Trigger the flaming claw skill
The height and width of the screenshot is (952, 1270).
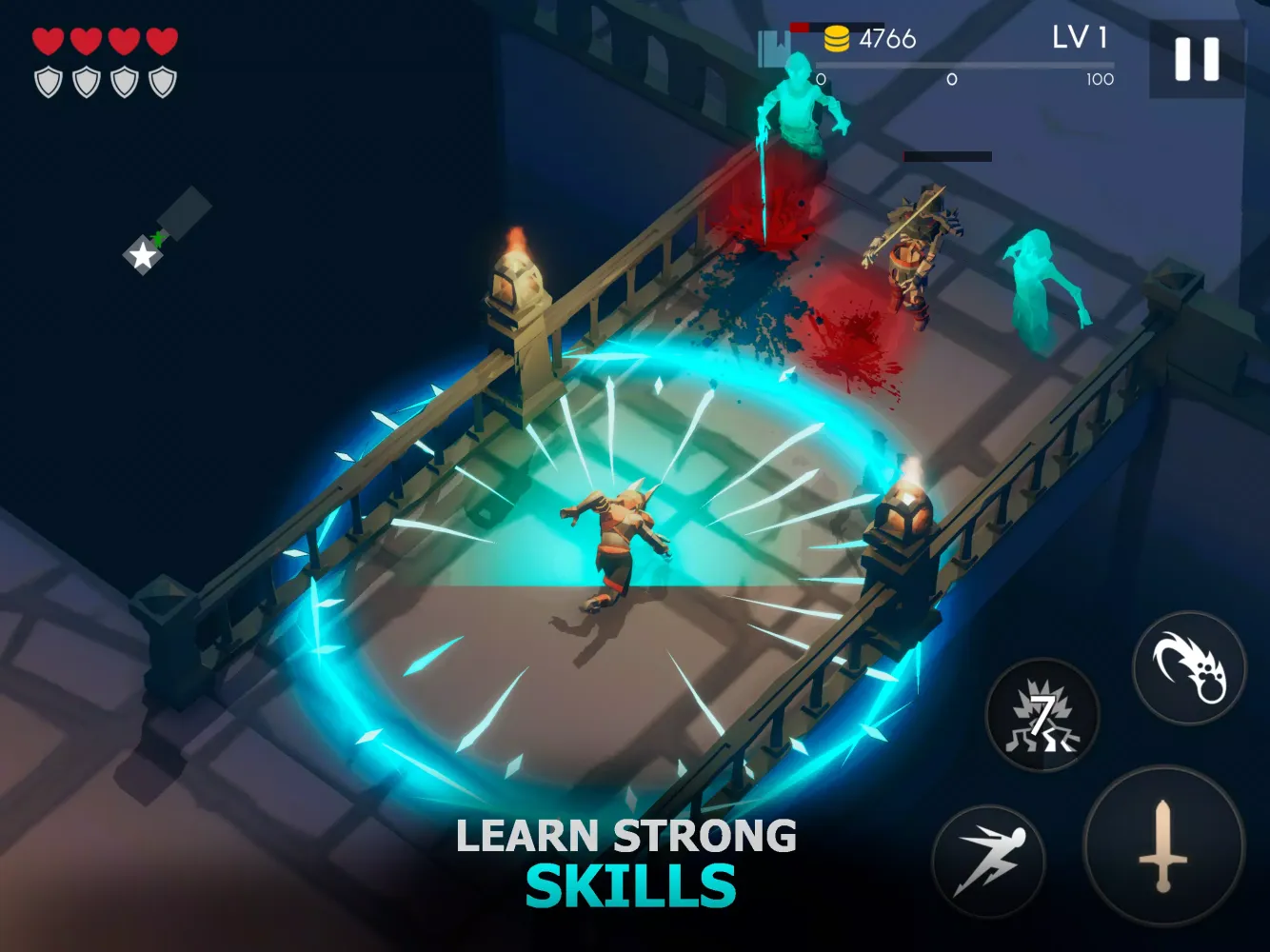[1189, 668]
